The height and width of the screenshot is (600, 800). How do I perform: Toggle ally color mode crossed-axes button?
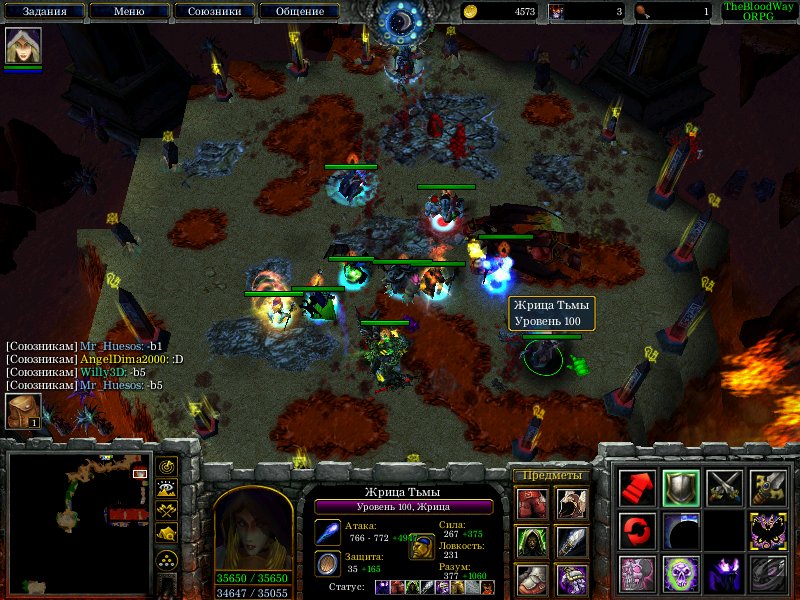167,512
